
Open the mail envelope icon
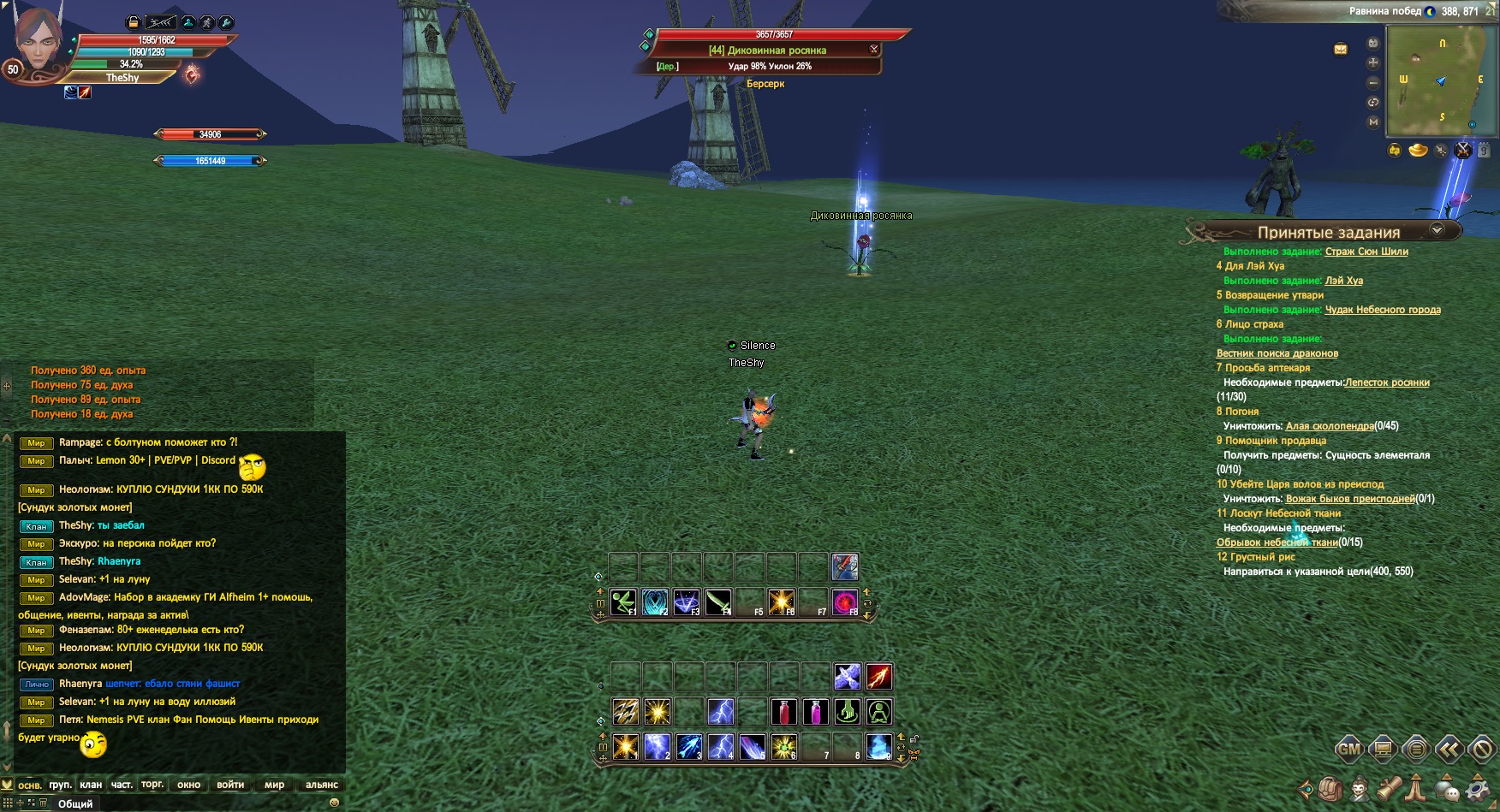(x=1341, y=49)
